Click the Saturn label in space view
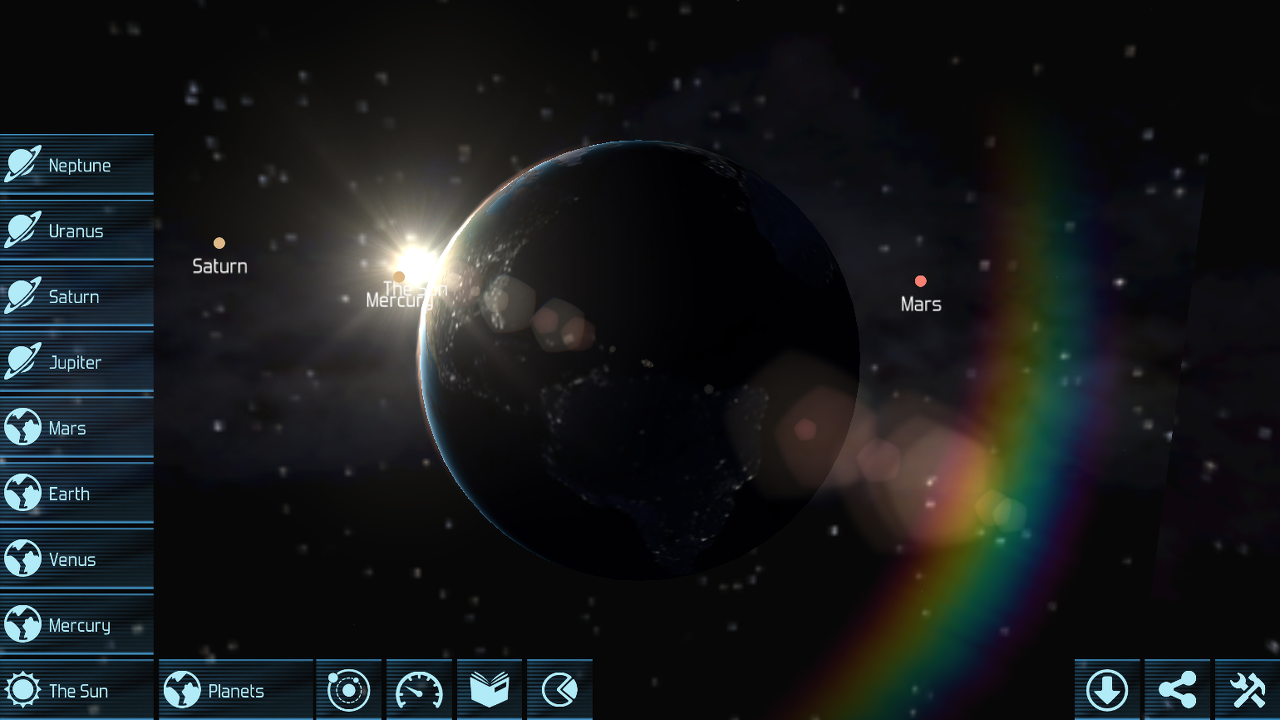 (x=219, y=266)
